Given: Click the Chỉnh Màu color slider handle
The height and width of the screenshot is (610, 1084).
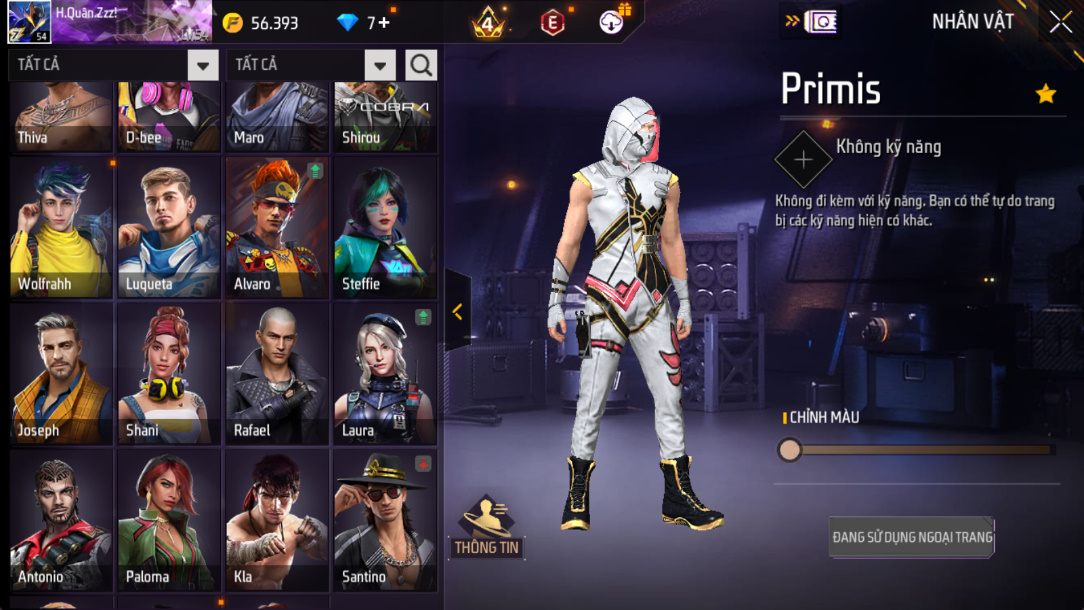Looking at the screenshot, I should 790,450.
